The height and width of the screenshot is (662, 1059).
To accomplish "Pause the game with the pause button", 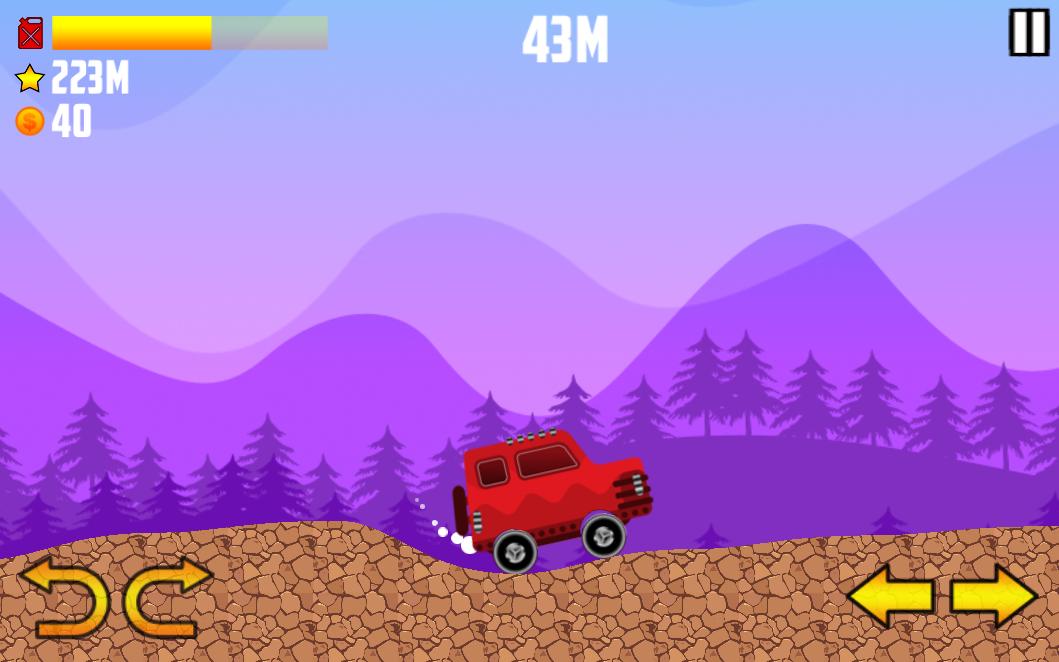I will click(1028, 32).
